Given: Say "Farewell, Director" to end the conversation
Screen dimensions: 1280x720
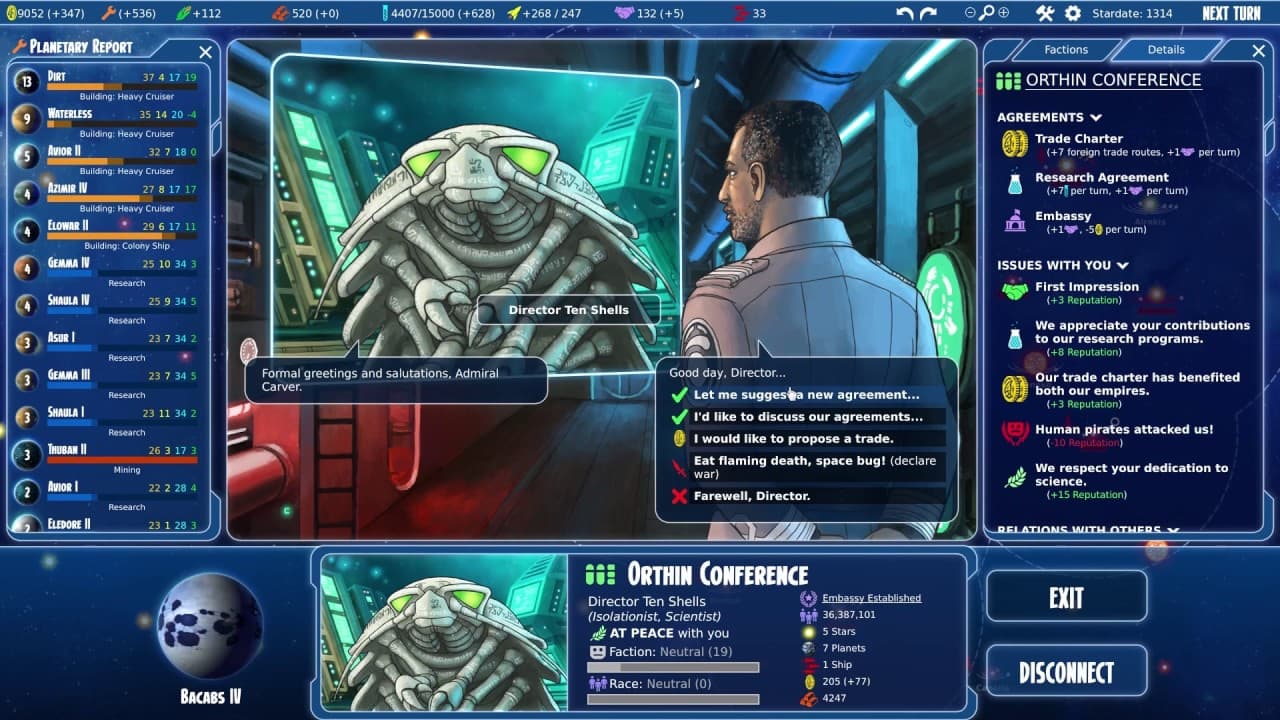Looking at the screenshot, I should [751, 496].
